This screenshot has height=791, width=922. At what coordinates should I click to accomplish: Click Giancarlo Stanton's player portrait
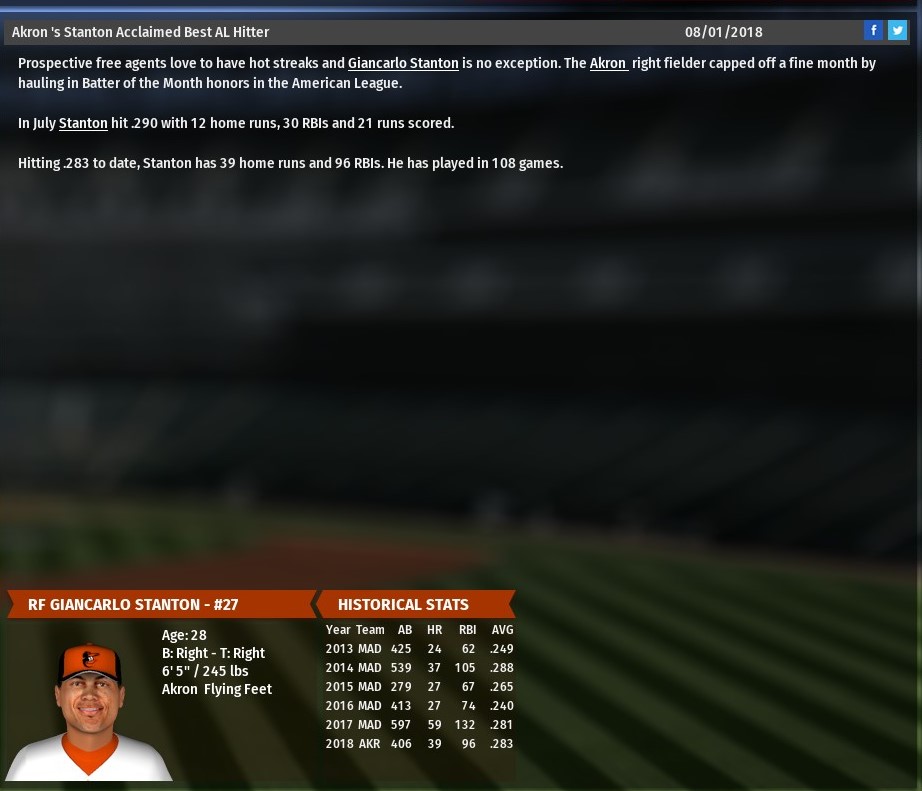click(x=89, y=710)
